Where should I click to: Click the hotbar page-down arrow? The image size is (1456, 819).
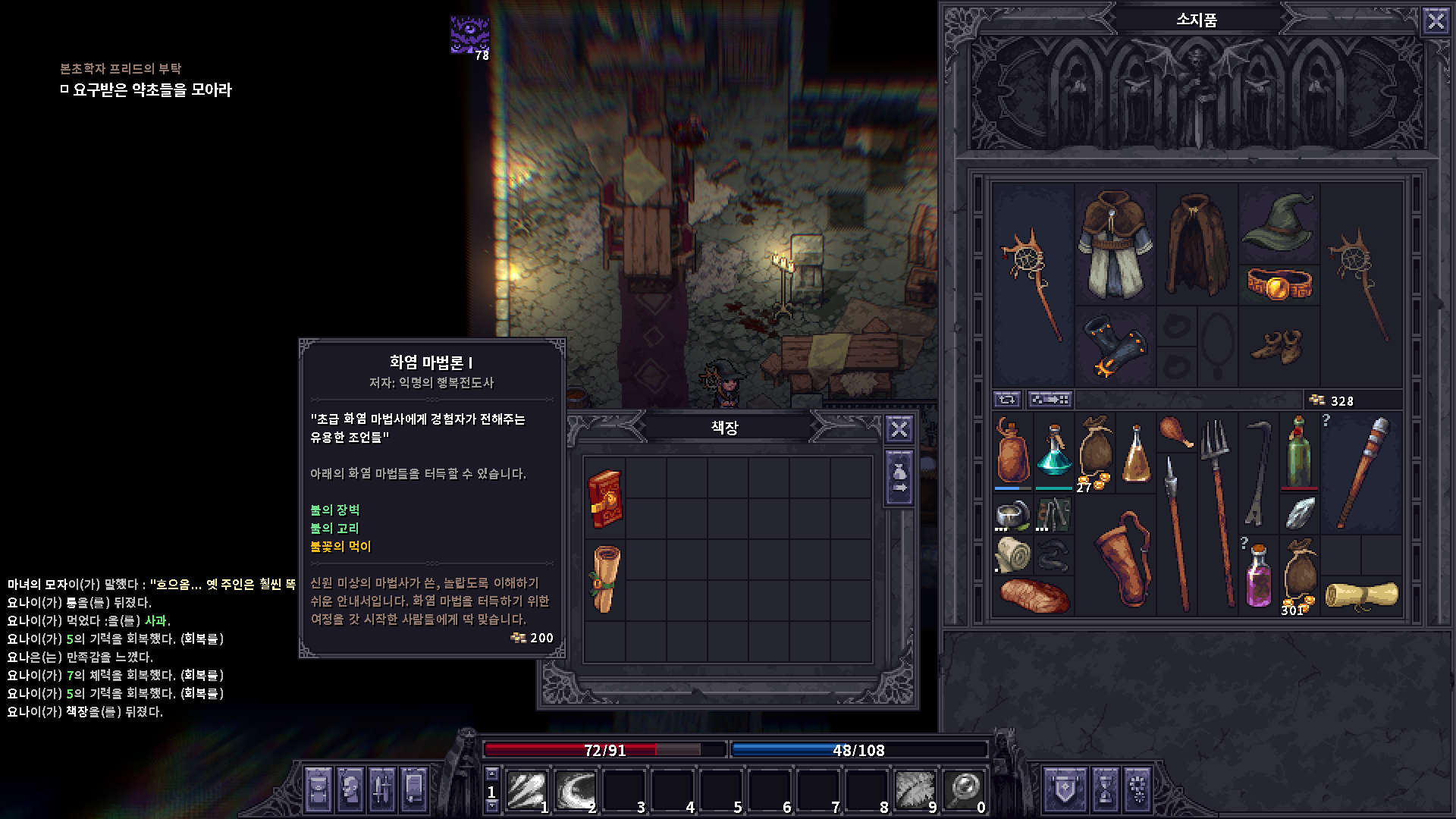[x=491, y=804]
